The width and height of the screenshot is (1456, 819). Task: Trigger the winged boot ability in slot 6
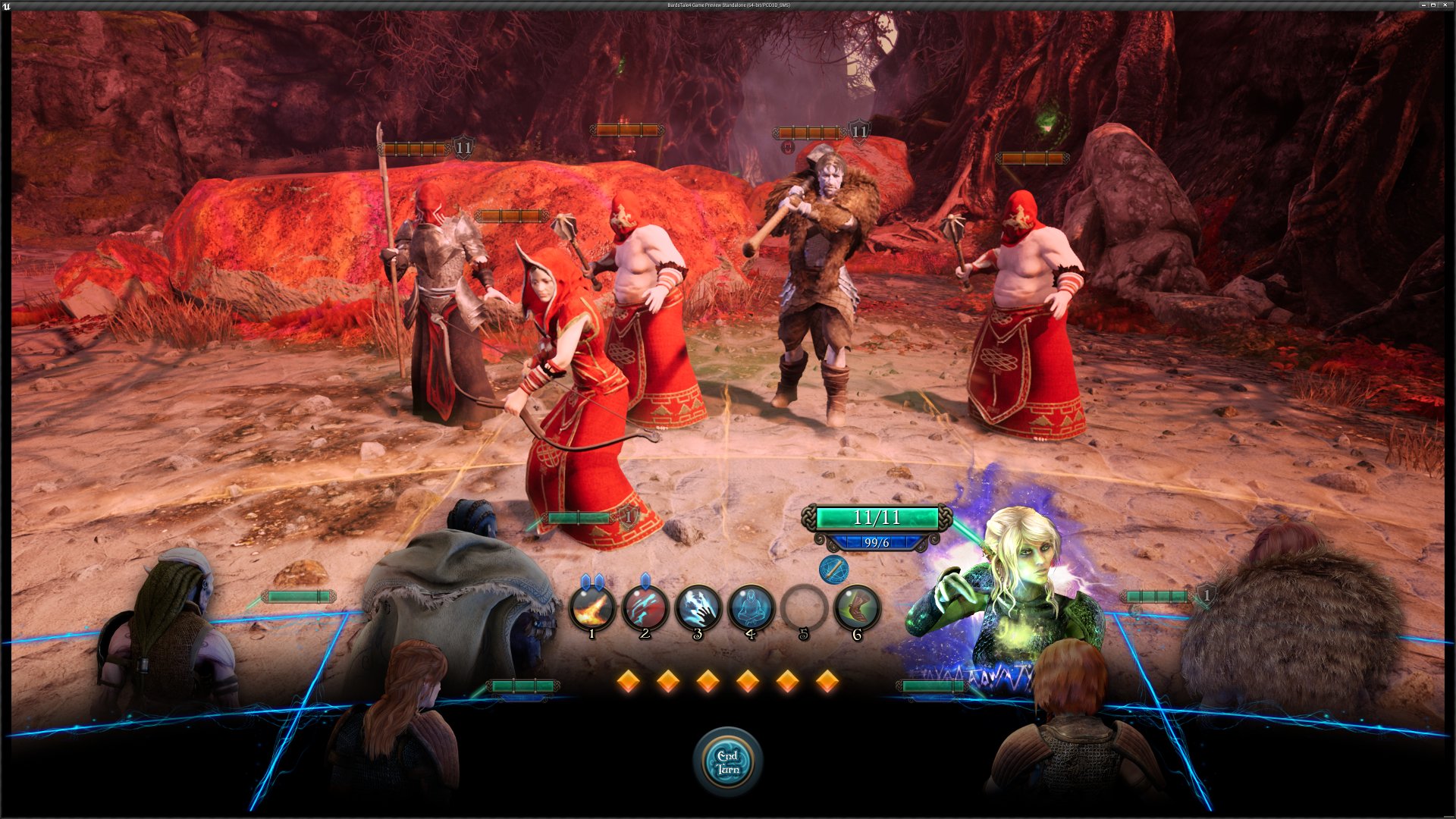[x=857, y=608]
